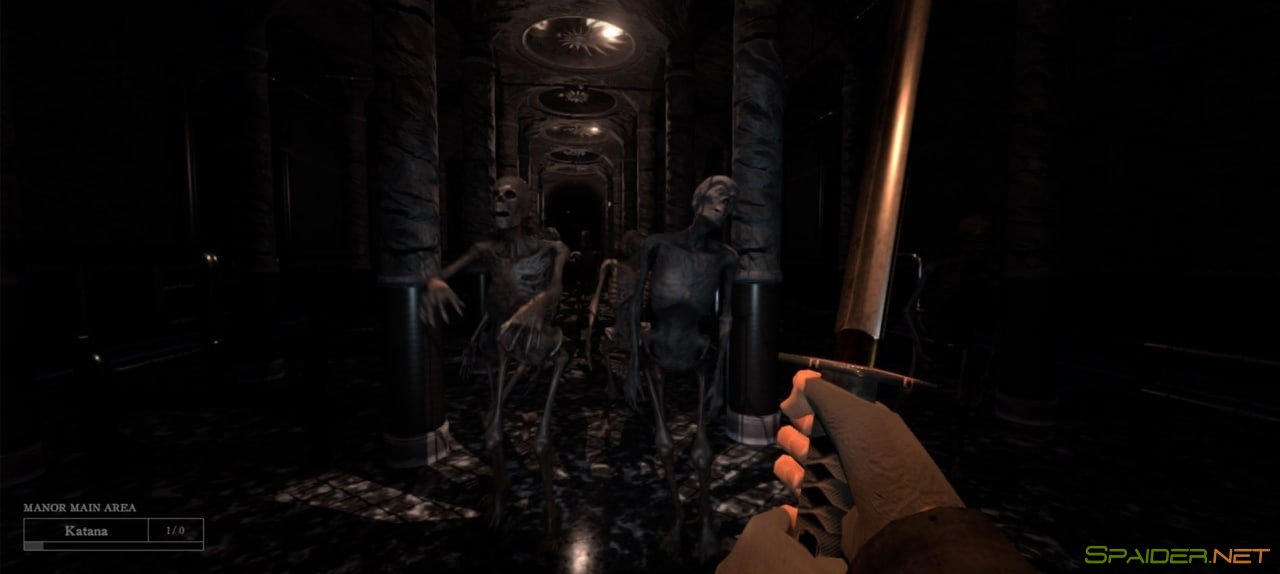This screenshot has height=574, width=1280.
Task: Select the Katana weapon slot
Action: [87, 531]
